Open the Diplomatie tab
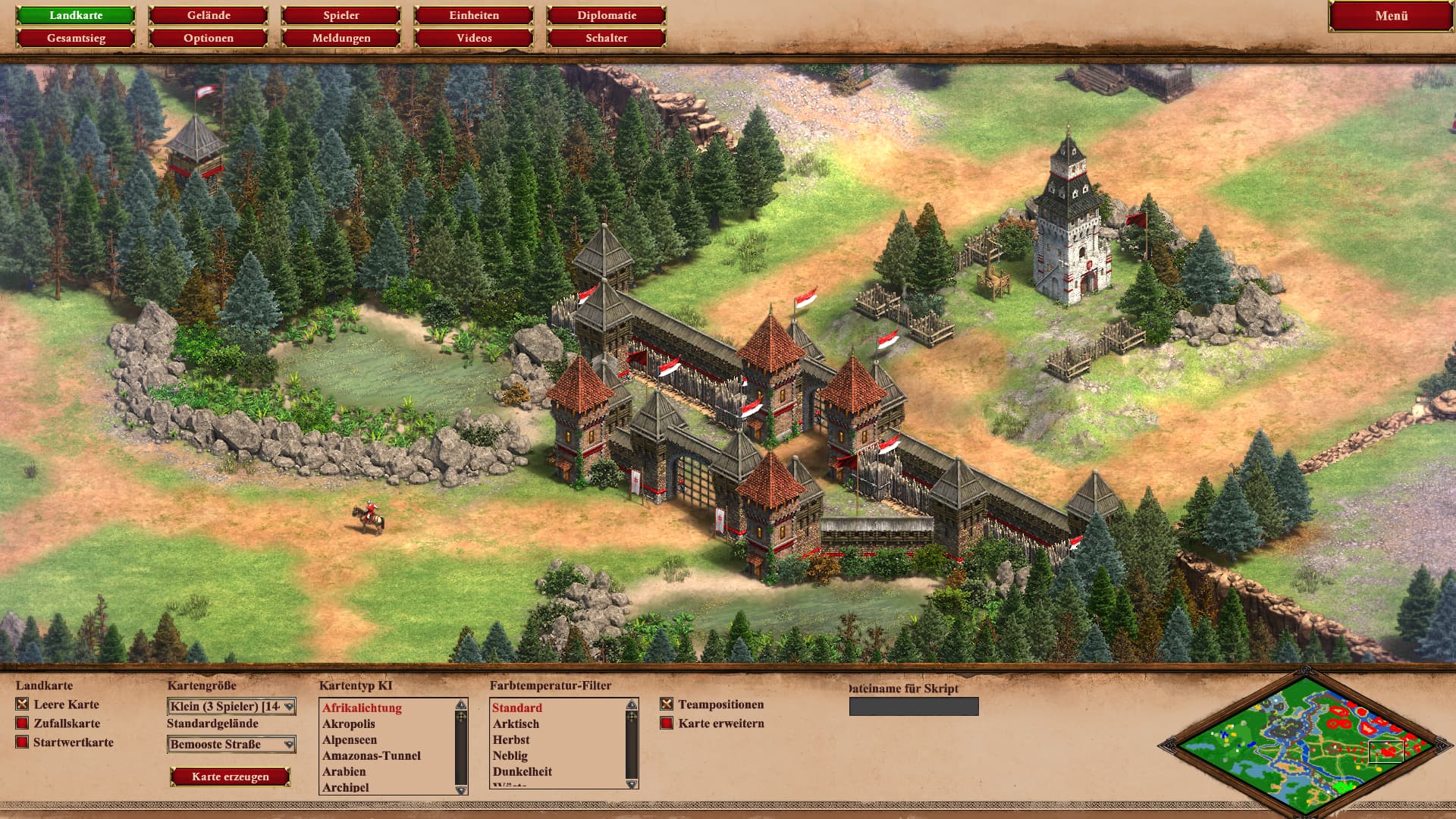Viewport: 1456px width, 819px height. pos(607,15)
